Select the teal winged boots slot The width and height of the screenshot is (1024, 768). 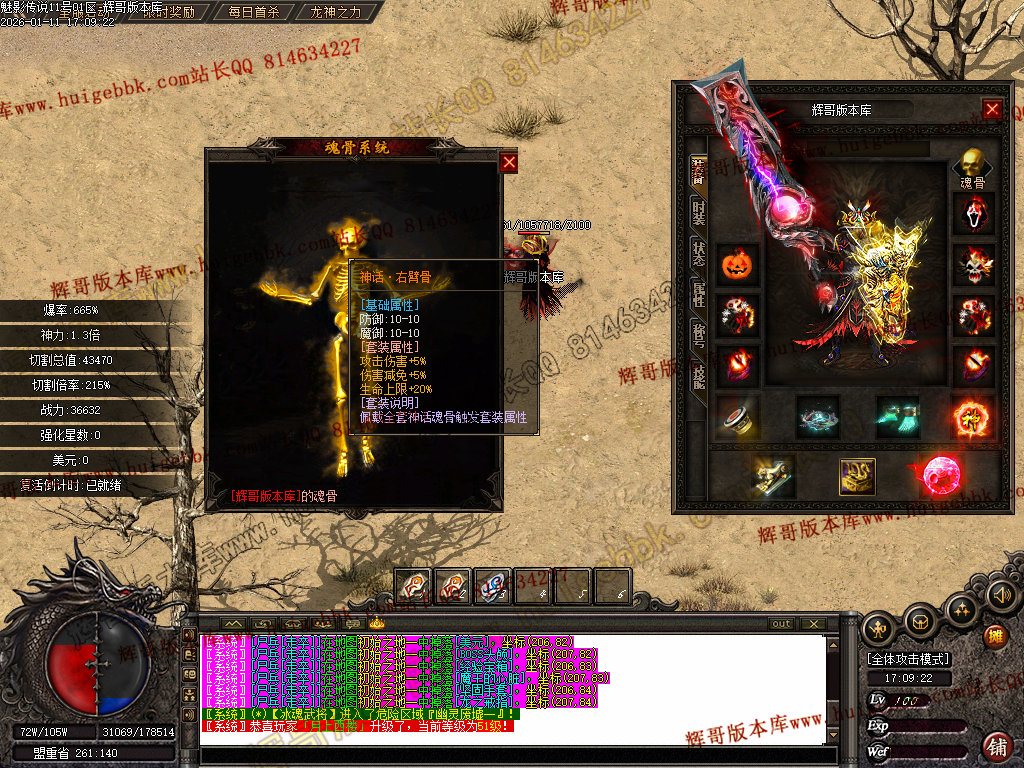point(897,417)
